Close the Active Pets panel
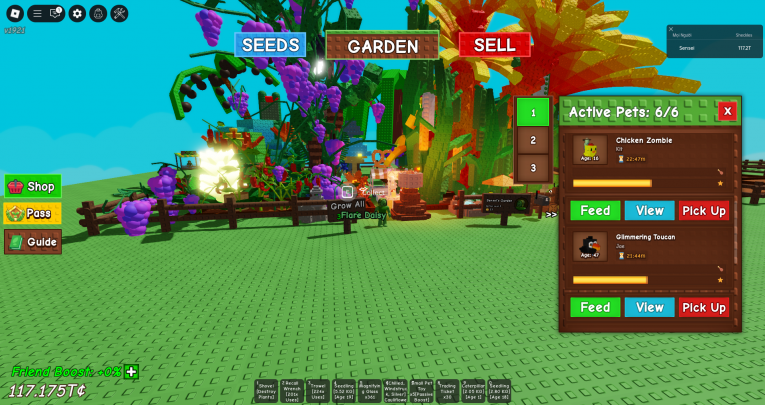The image size is (765, 405). click(727, 111)
